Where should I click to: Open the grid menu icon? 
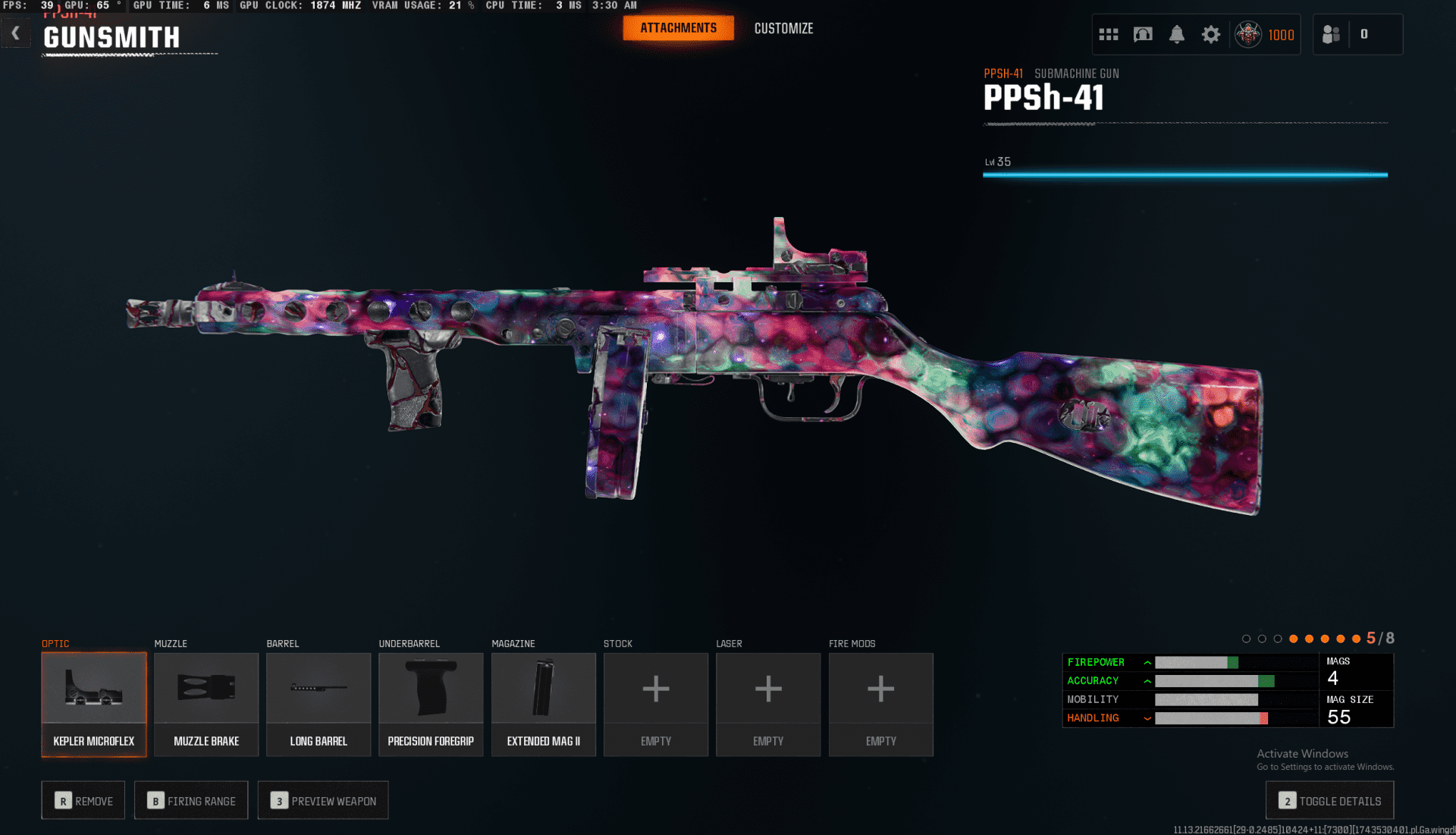click(1109, 35)
